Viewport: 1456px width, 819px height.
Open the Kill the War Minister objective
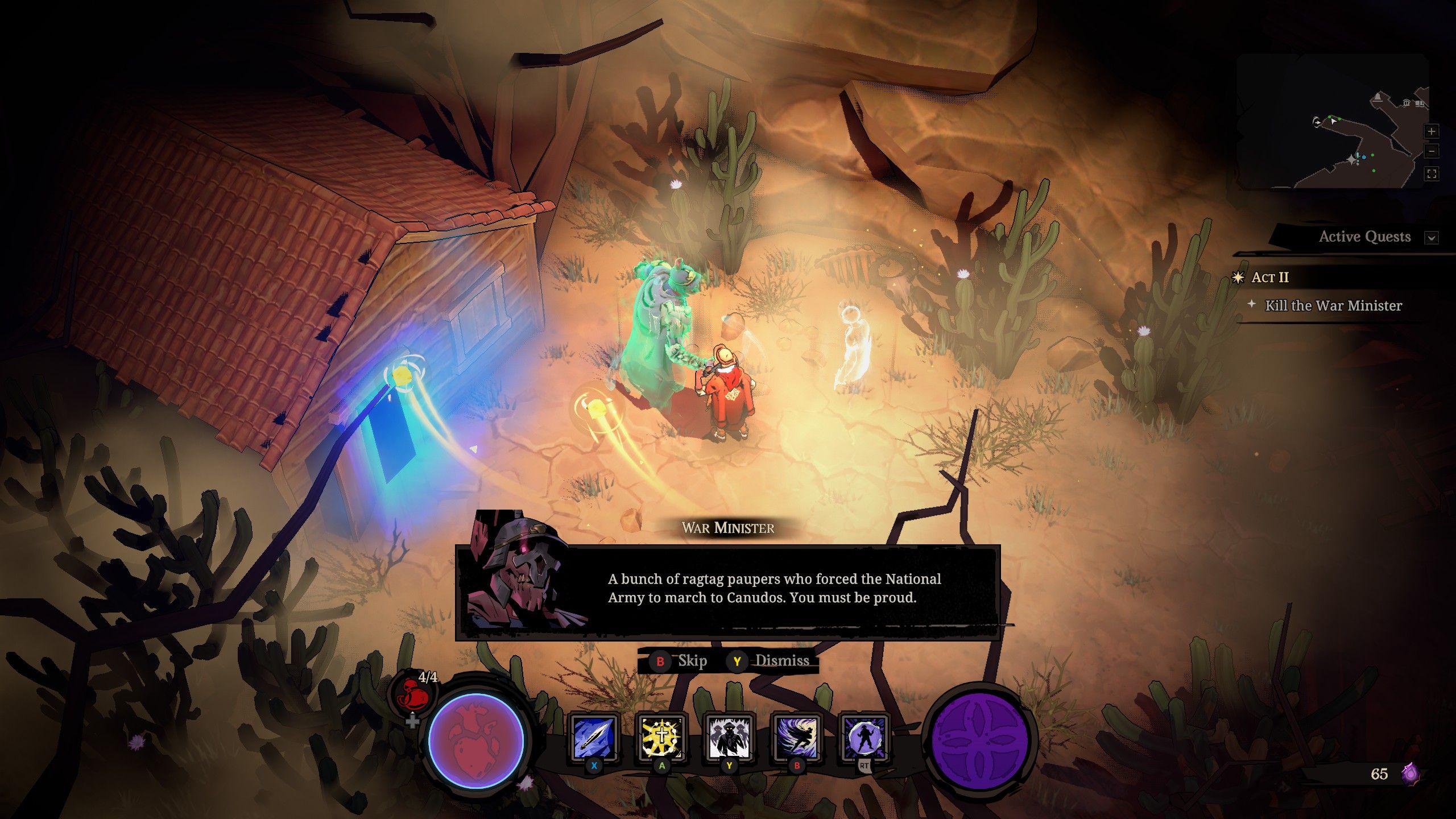click(x=1333, y=306)
